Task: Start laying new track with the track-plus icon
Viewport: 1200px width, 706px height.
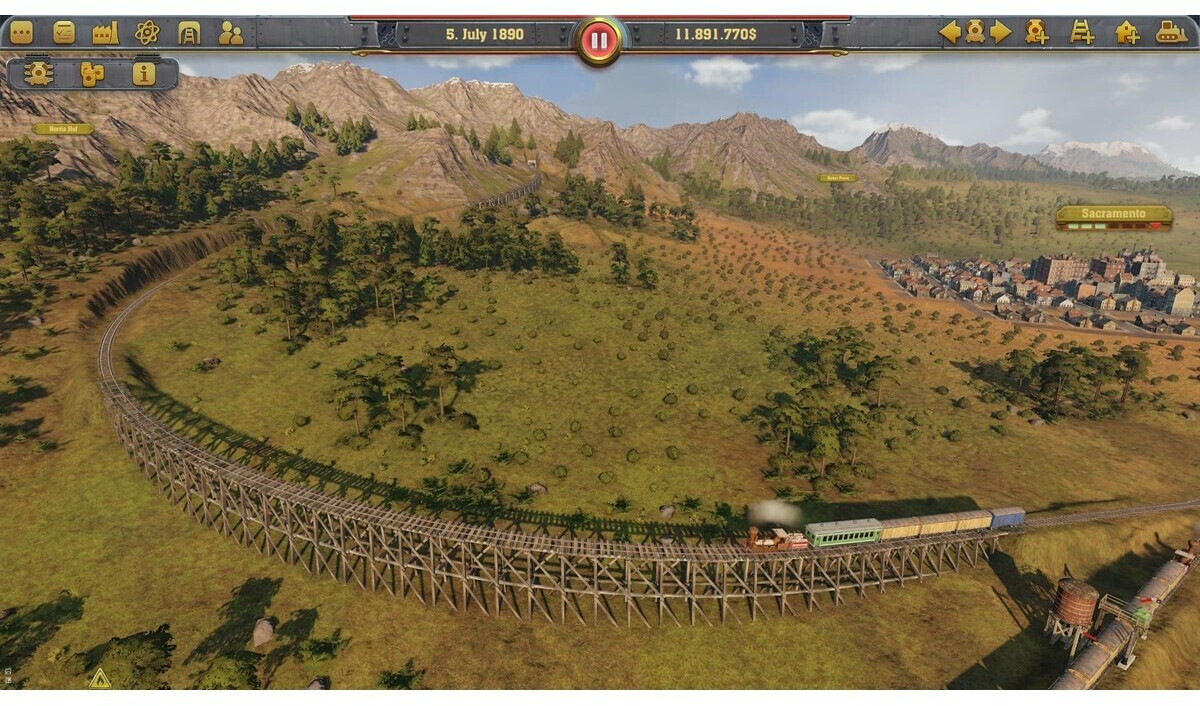Action: coord(1082,32)
